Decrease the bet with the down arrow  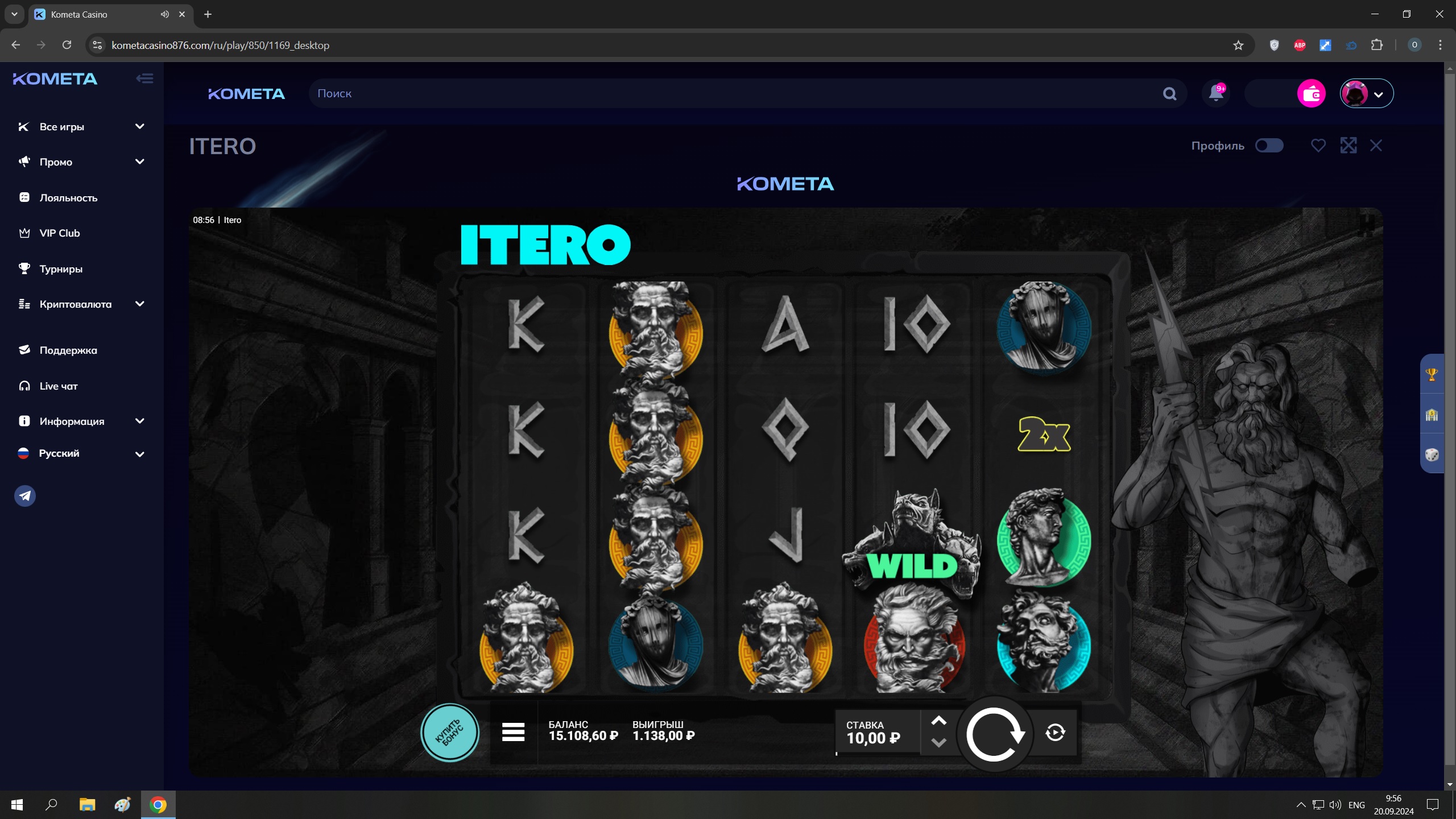coord(938,743)
